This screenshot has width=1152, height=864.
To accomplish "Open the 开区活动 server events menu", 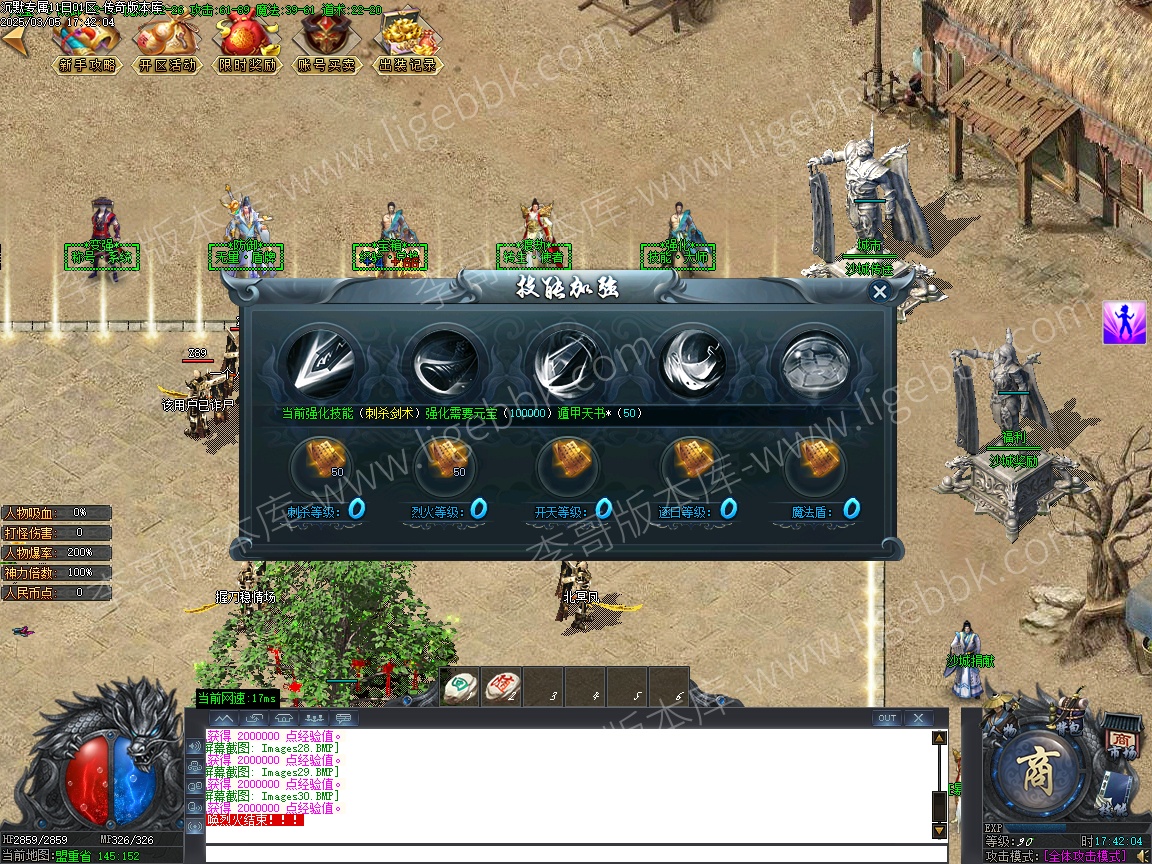I will coord(167,43).
